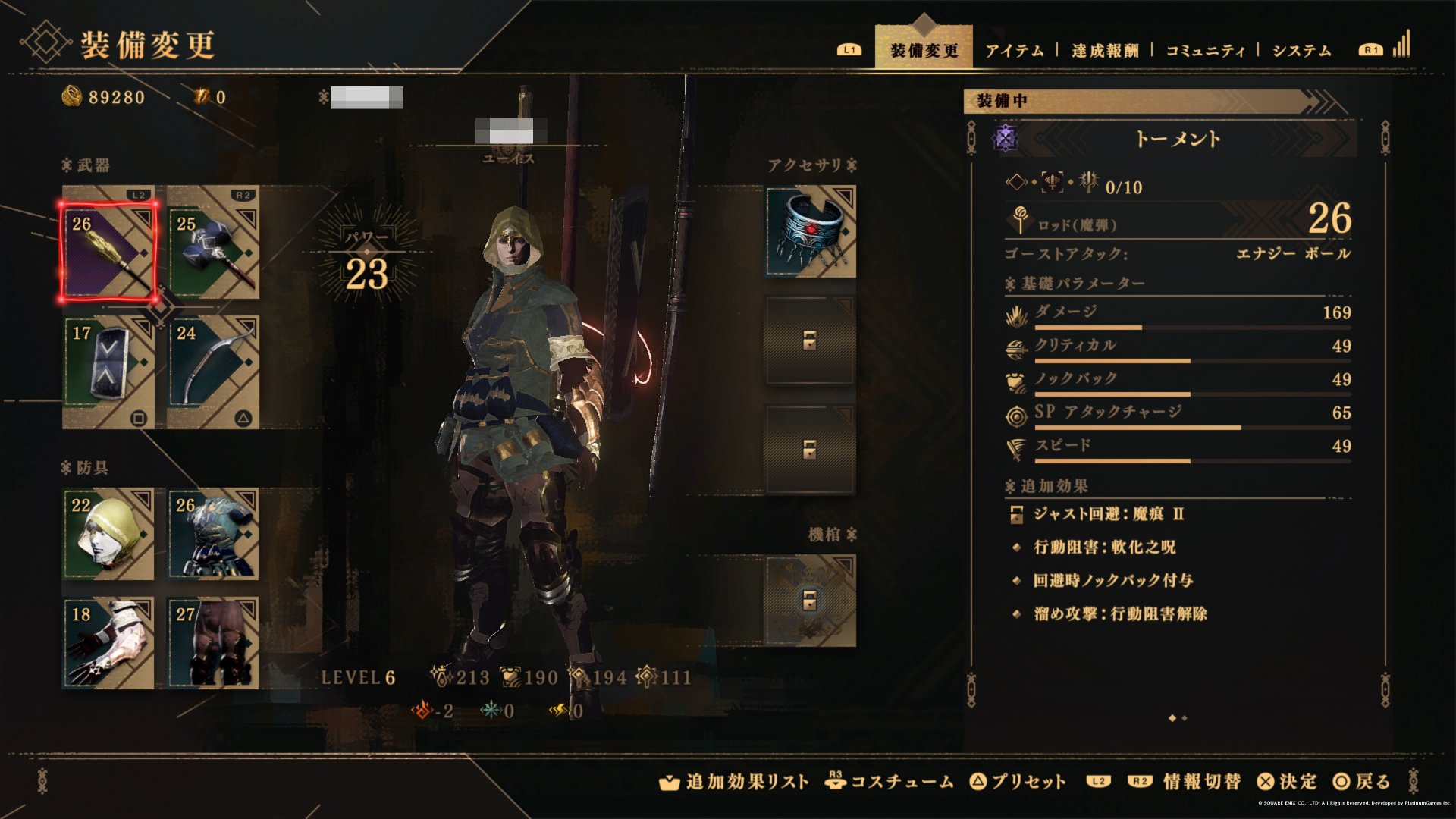Go to the コミュニティ tab
1456x819 pixels.
pos(1205,51)
